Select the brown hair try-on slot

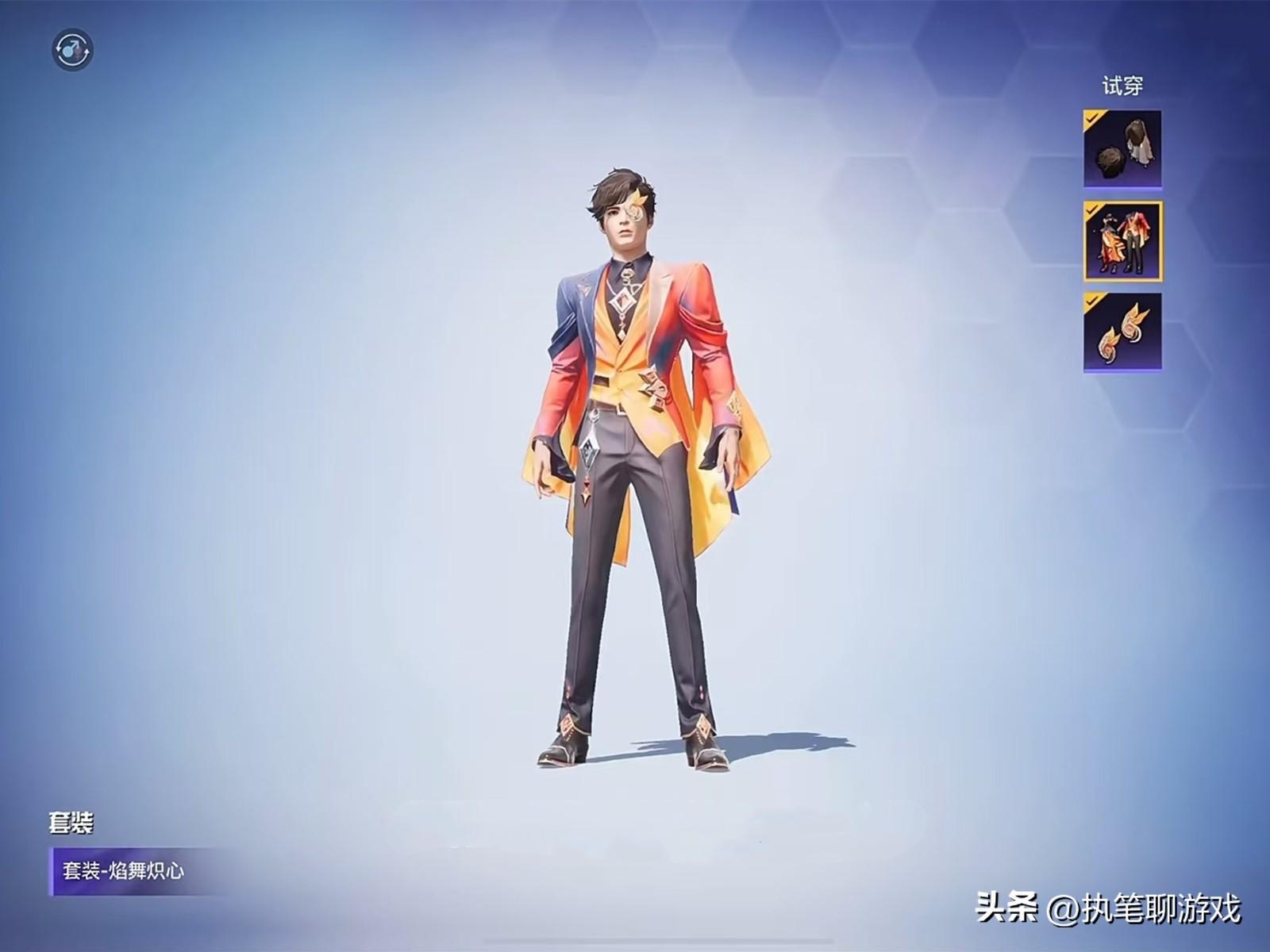(x=1122, y=149)
